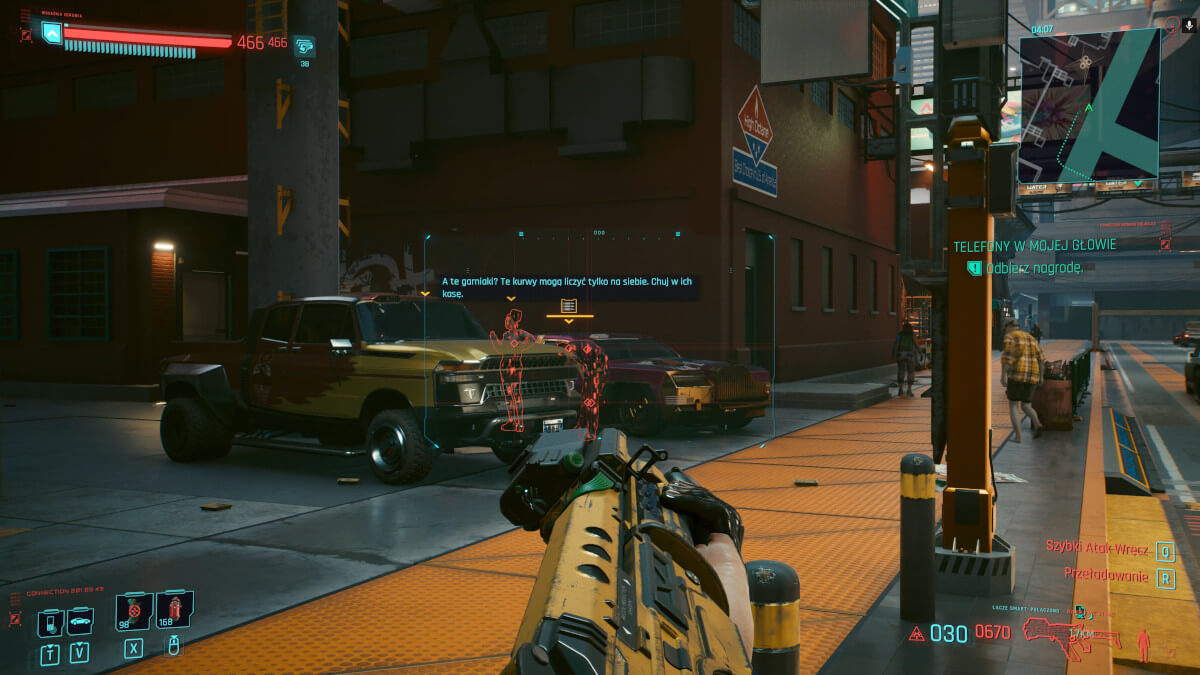
Task: Click the stance silhouette icon
Action: pyautogui.click(x=1143, y=643)
